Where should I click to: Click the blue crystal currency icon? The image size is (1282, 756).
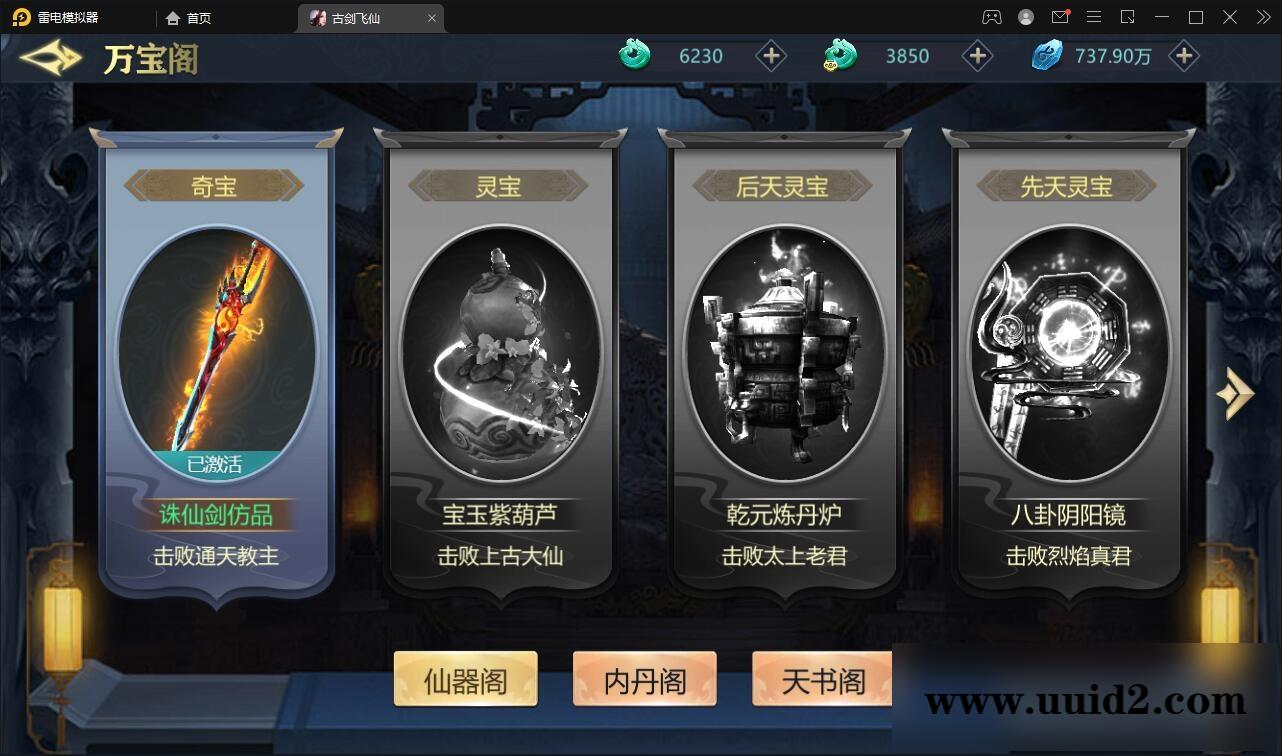pyautogui.click(x=1046, y=55)
